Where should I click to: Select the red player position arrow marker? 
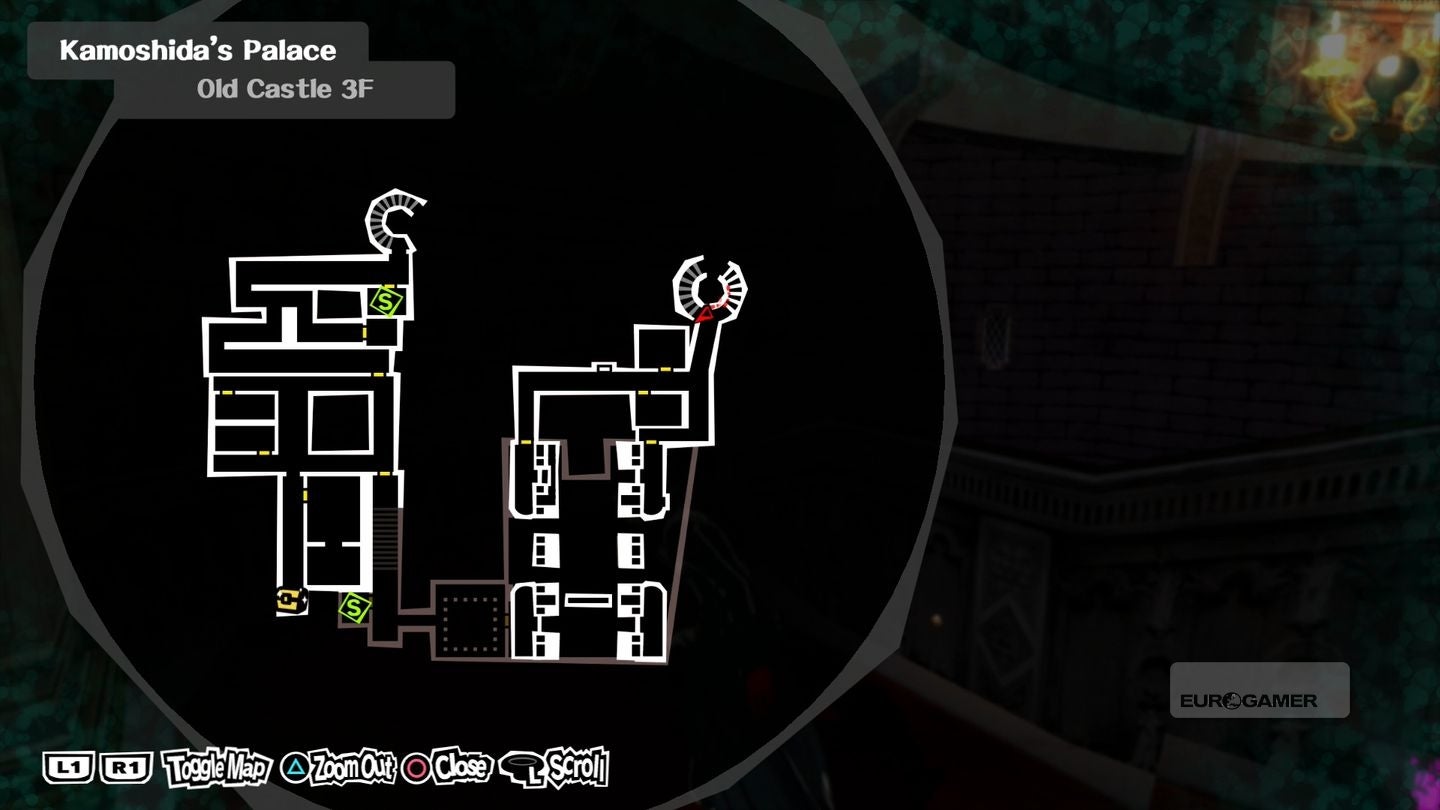click(704, 313)
